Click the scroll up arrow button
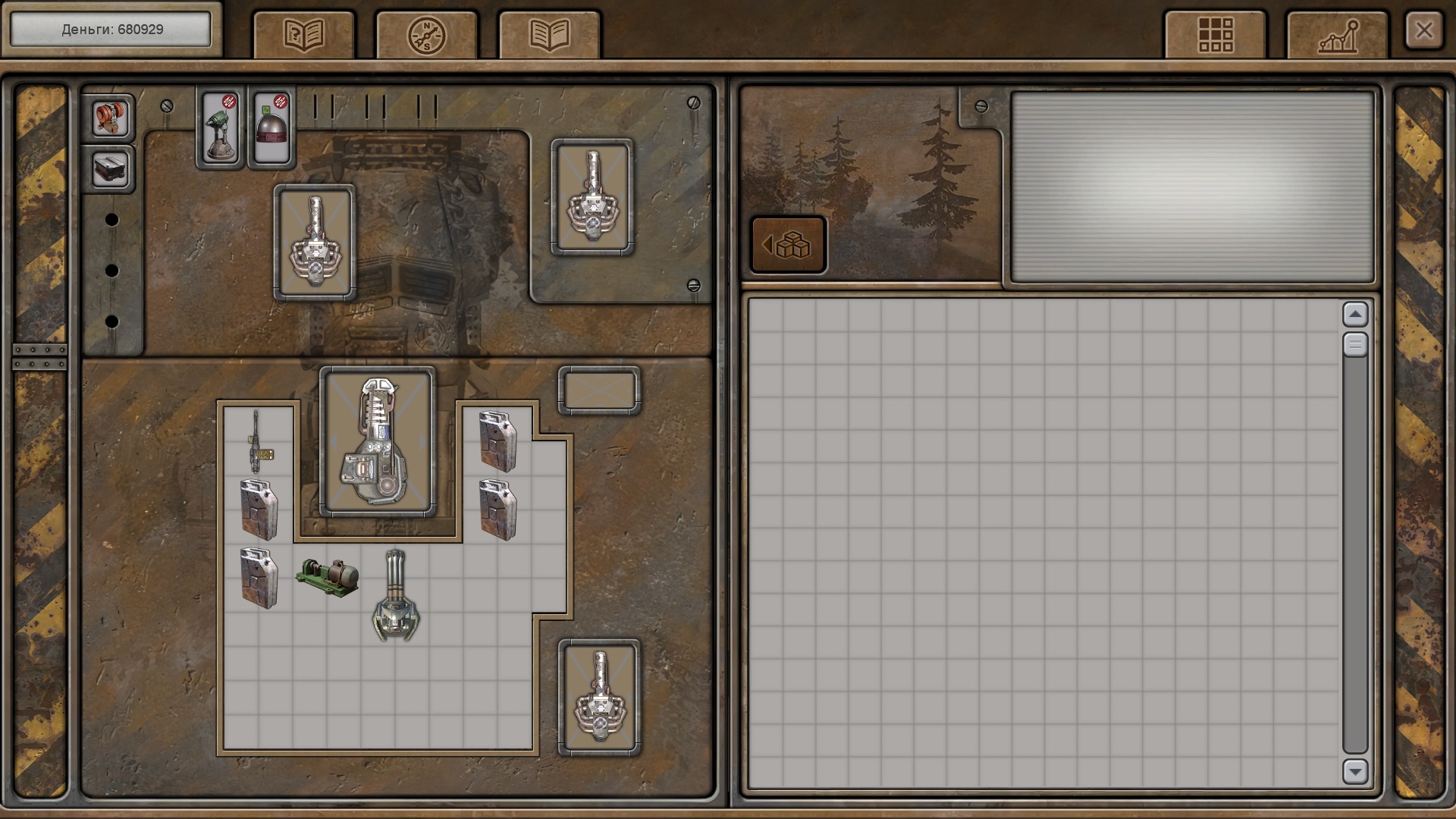Viewport: 1456px width, 819px height. tap(1354, 314)
